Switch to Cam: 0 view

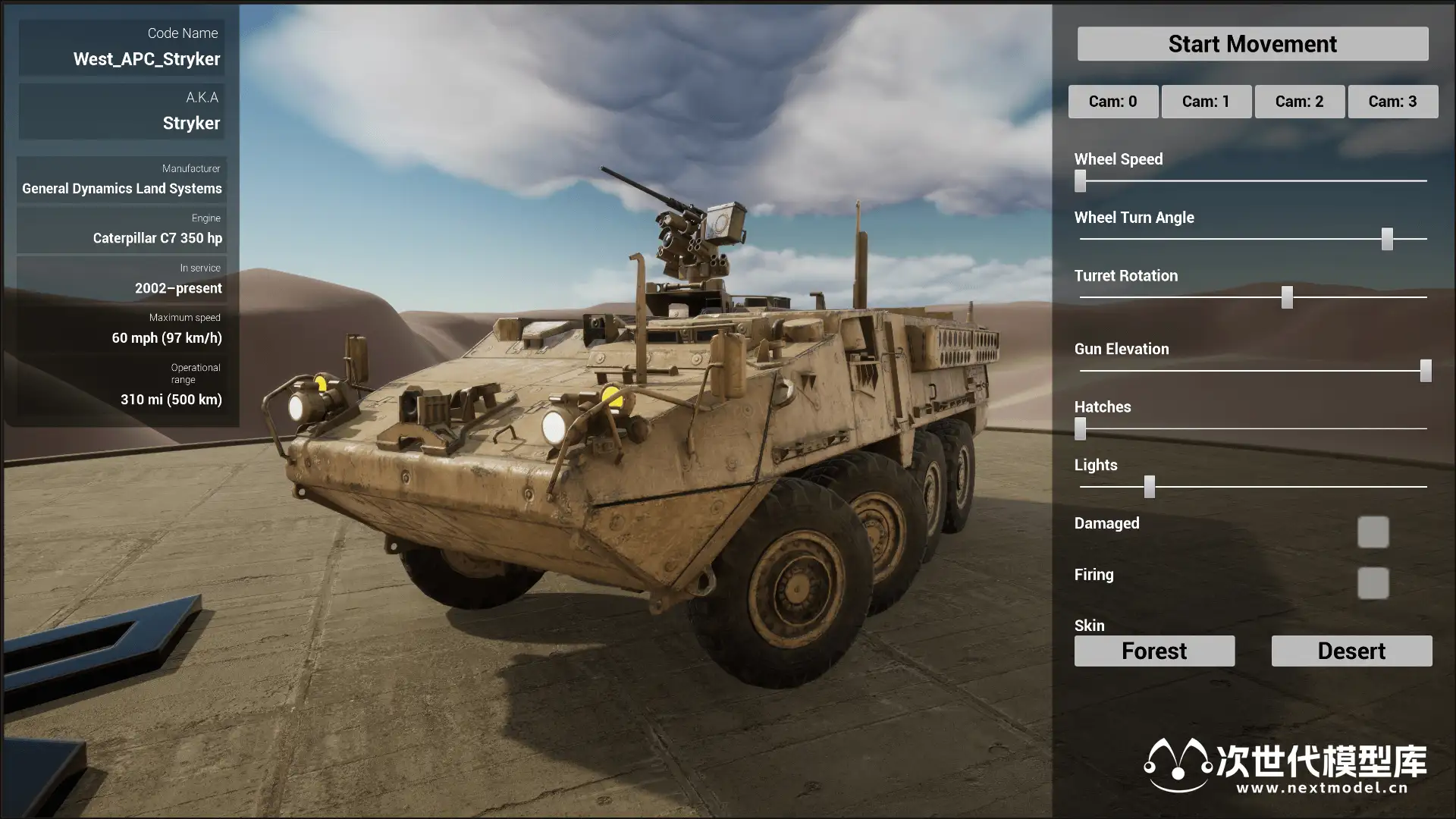pos(1112,102)
